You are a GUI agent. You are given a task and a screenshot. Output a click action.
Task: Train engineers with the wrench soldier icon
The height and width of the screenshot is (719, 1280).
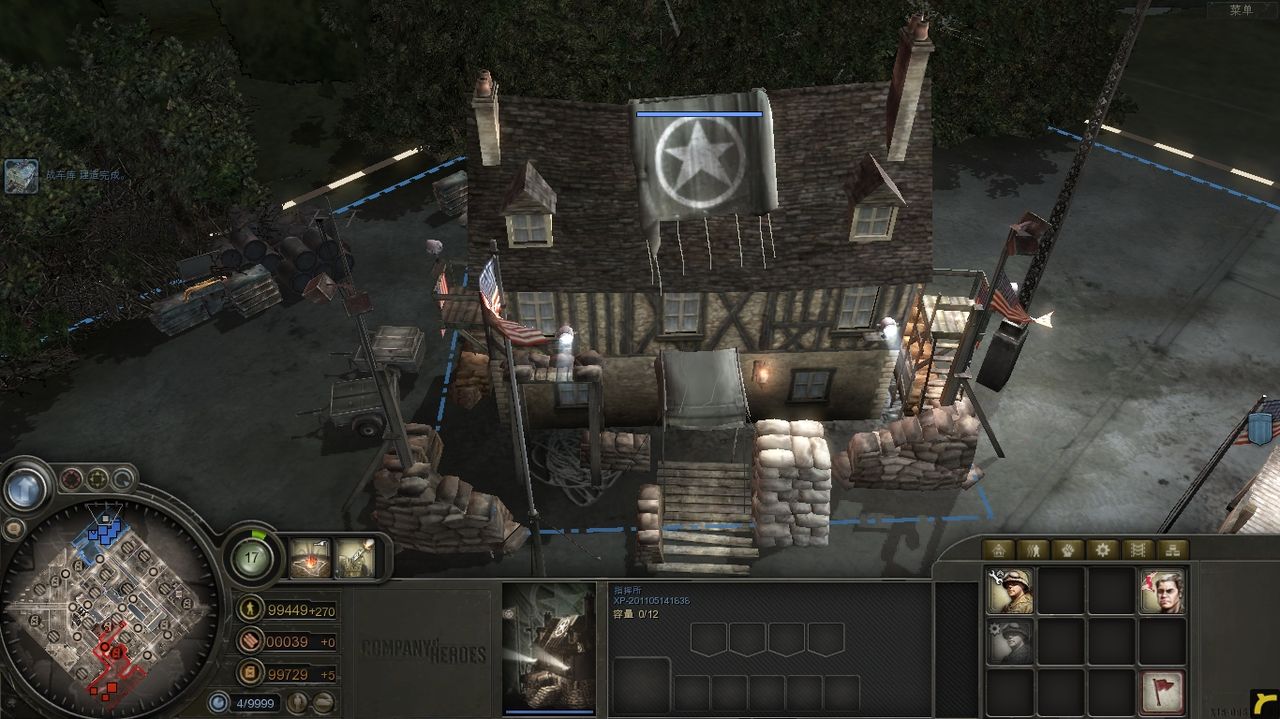click(x=1010, y=591)
